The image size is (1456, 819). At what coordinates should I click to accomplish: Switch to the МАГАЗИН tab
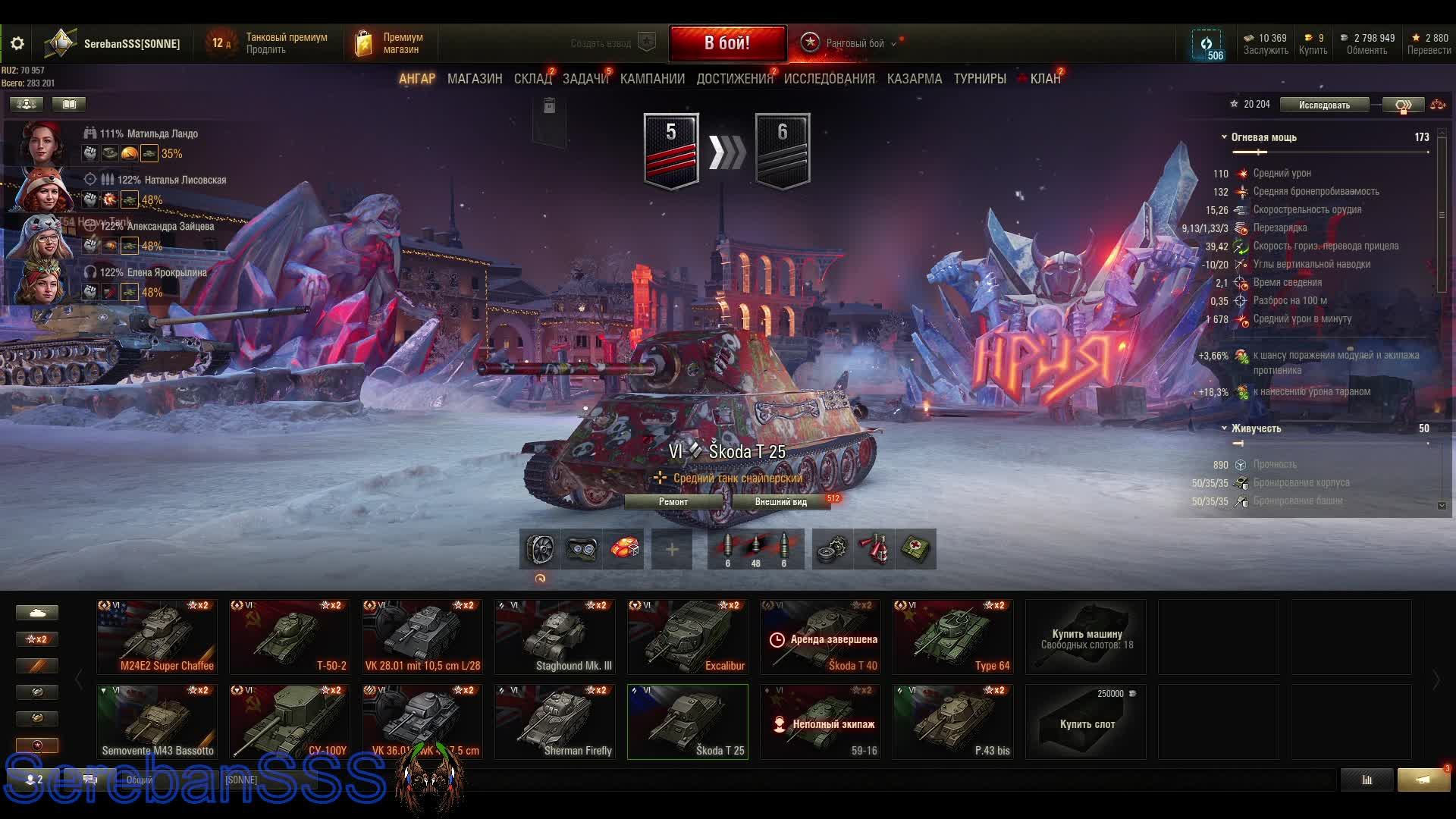pos(474,79)
